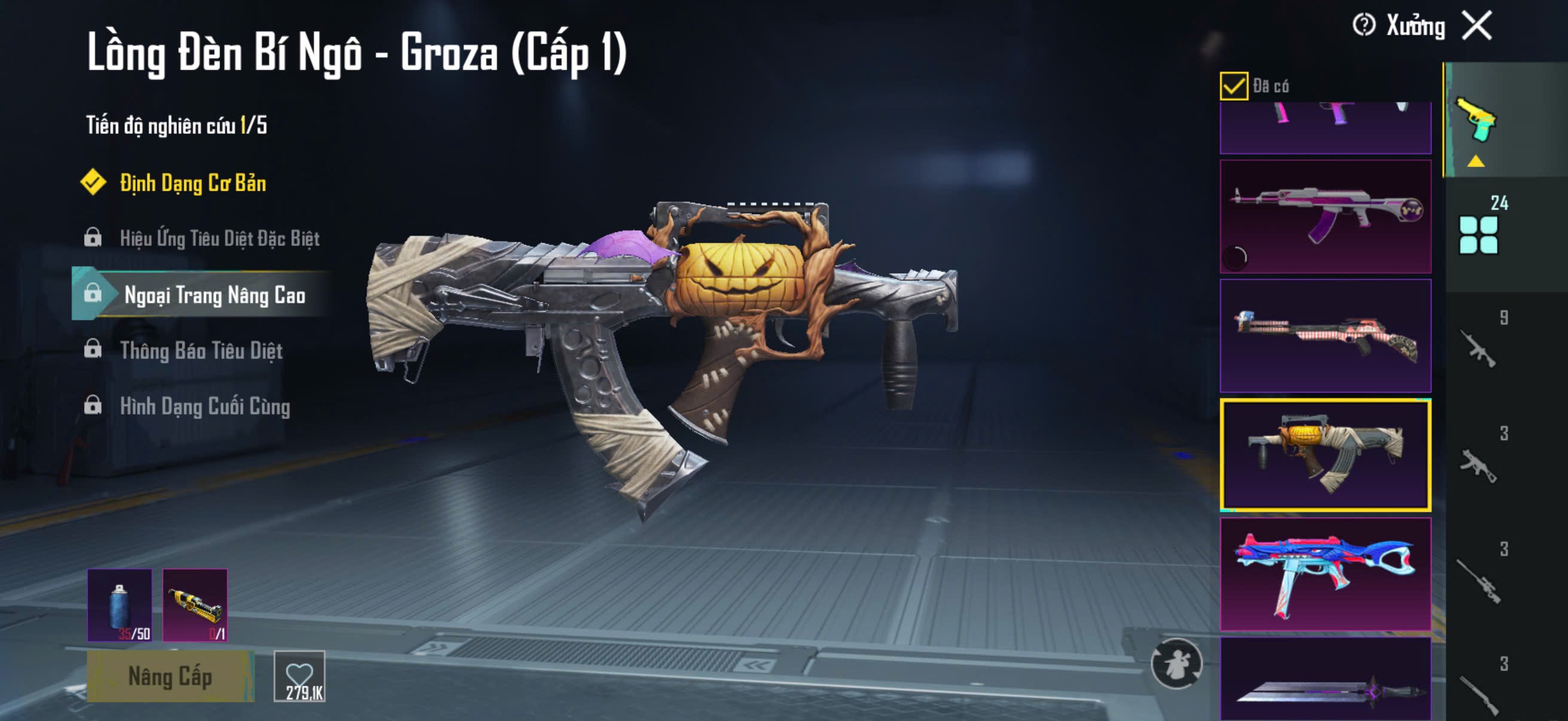Open the Xưởng help question mark
Image resolution: width=1568 pixels, height=721 pixels.
pyautogui.click(x=1363, y=26)
